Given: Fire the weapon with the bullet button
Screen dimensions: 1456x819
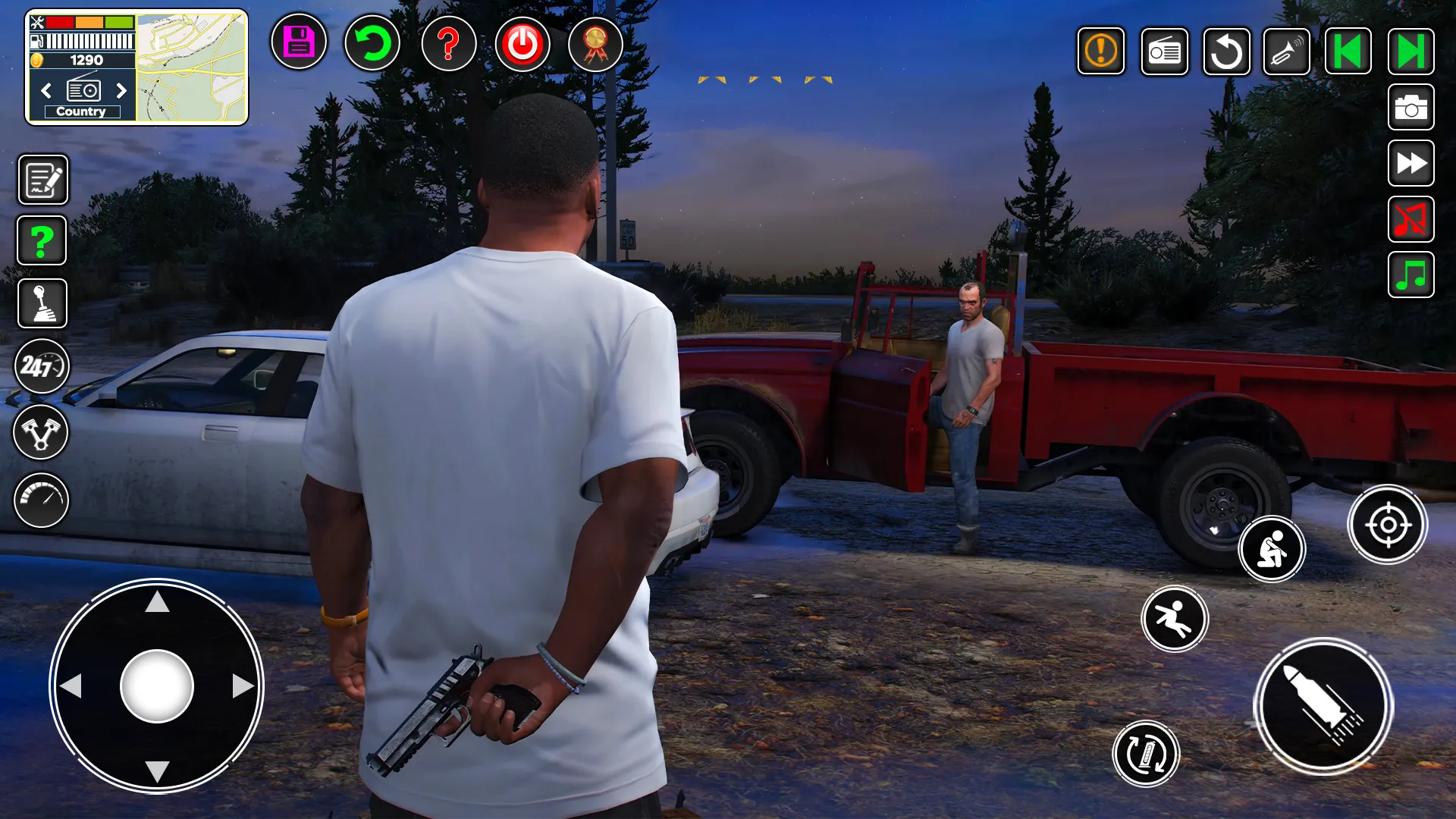Looking at the screenshot, I should [x=1323, y=705].
